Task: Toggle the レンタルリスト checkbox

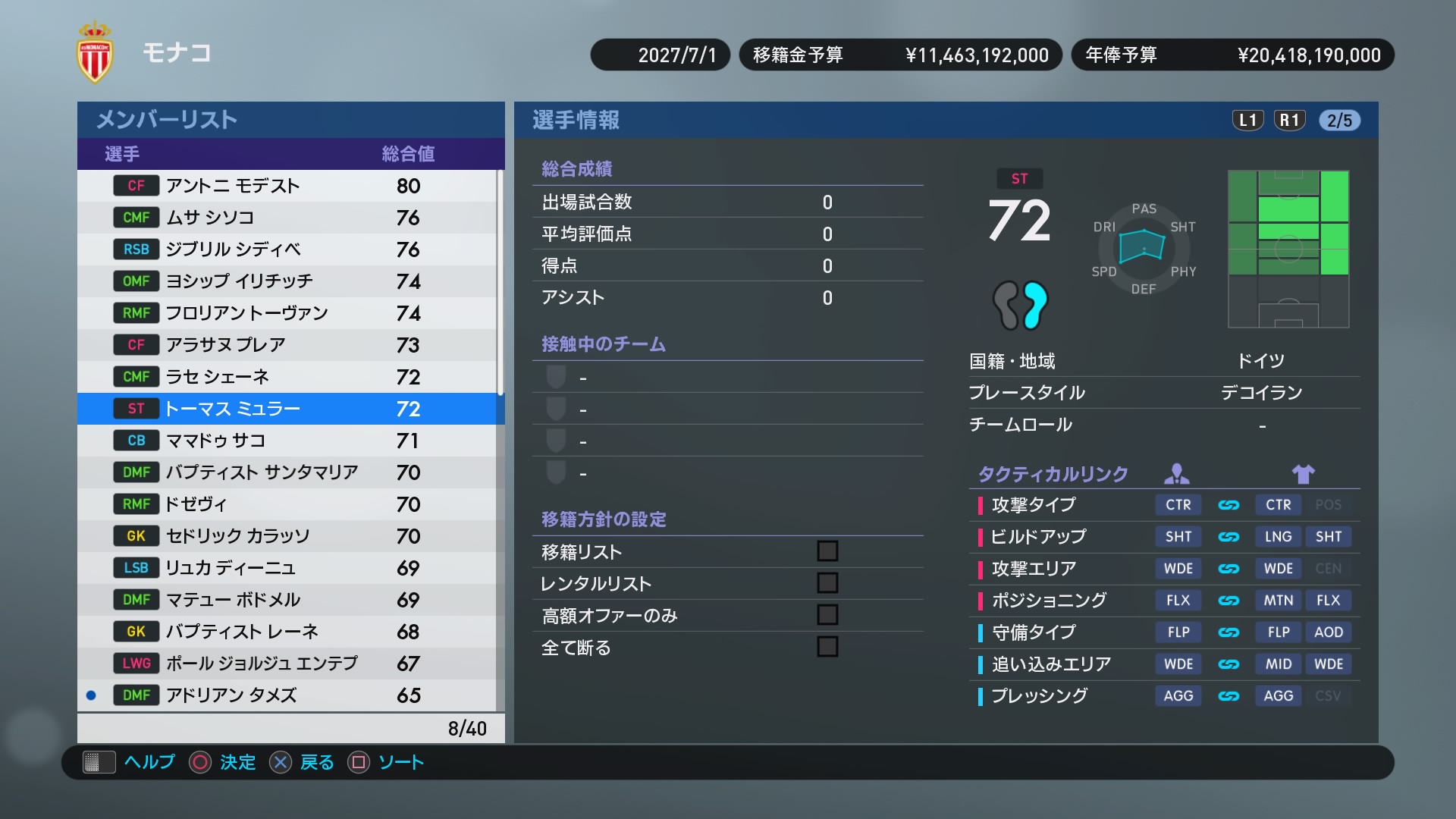Action: click(x=827, y=583)
